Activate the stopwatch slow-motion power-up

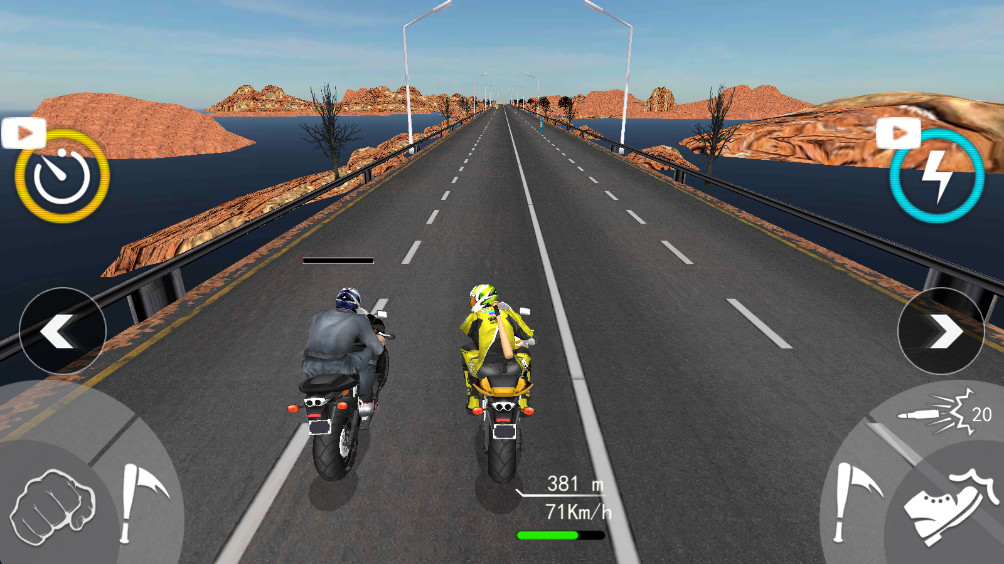pos(61,176)
